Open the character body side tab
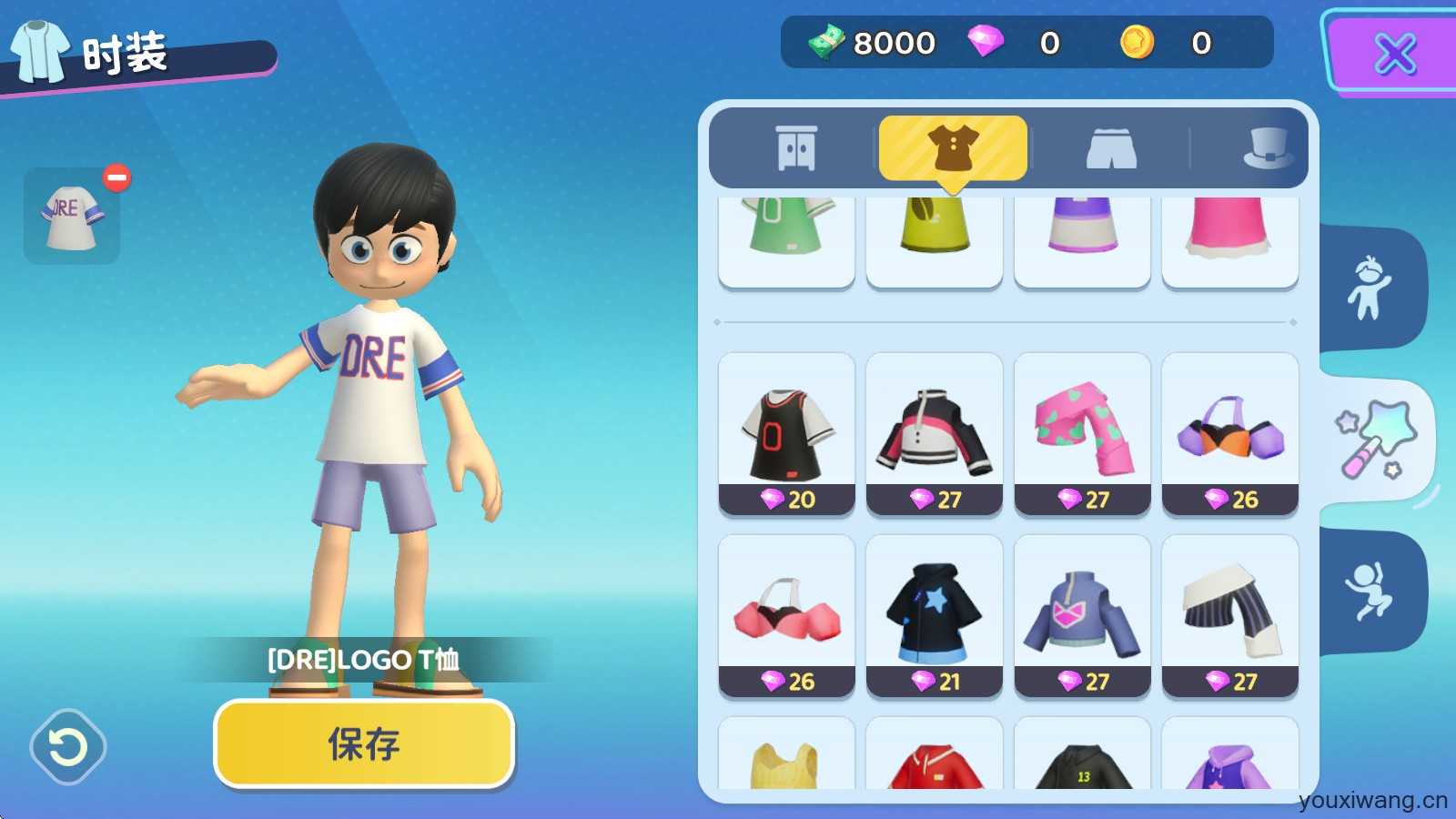This screenshot has width=1456, height=819. coord(1370,288)
